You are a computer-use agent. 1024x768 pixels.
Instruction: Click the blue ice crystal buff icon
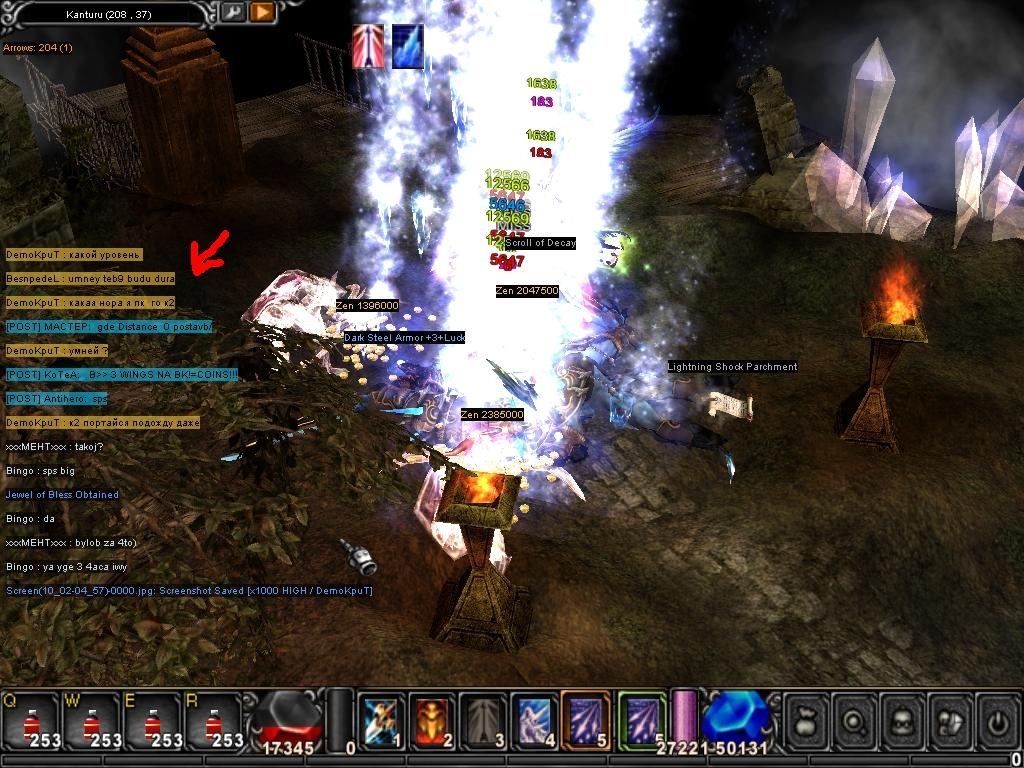pos(407,47)
